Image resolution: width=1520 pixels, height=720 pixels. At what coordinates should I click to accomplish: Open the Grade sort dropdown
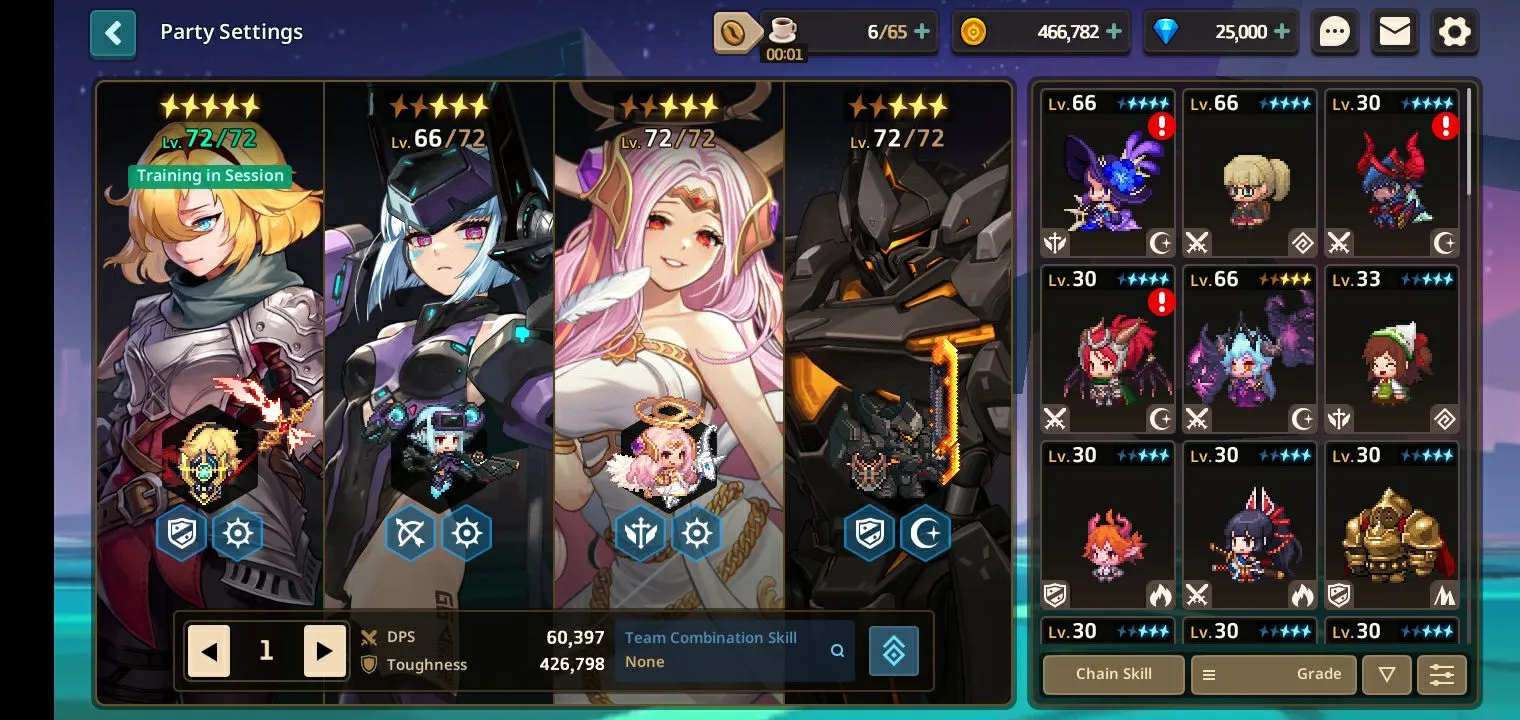tap(1273, 674)
